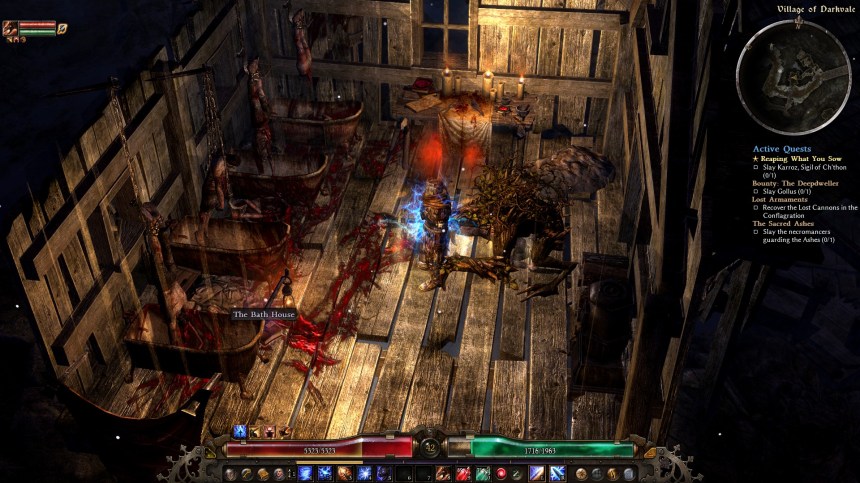Activate the red orb hotbar skill
The image size is (860, 483).
coord(500,473)
